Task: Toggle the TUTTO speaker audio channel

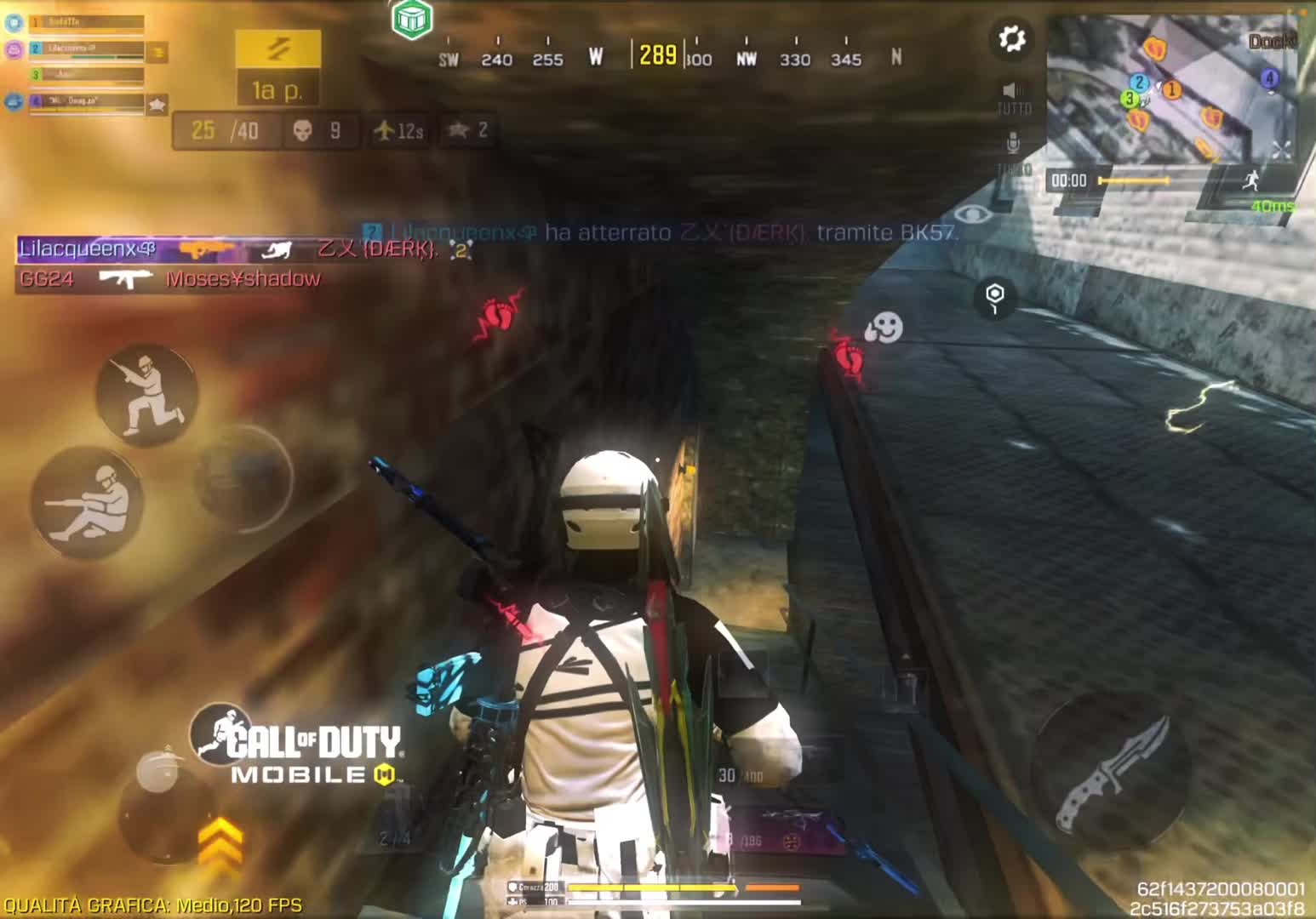Action: coord(1011,92)
